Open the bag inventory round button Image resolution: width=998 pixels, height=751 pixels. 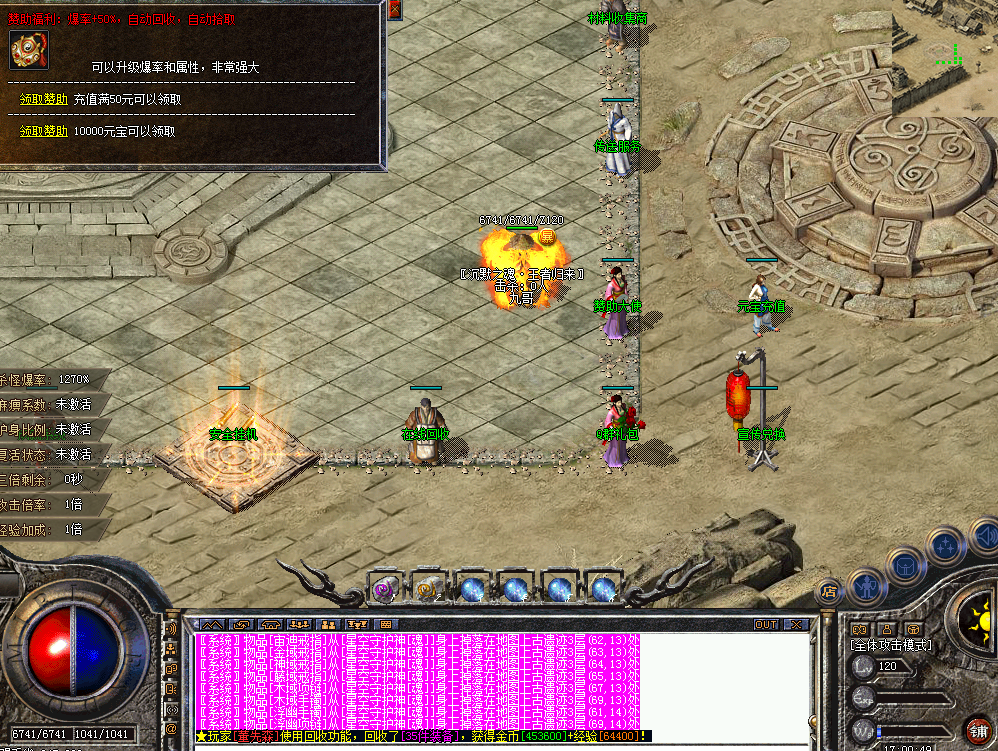click(x=906, y=566)
